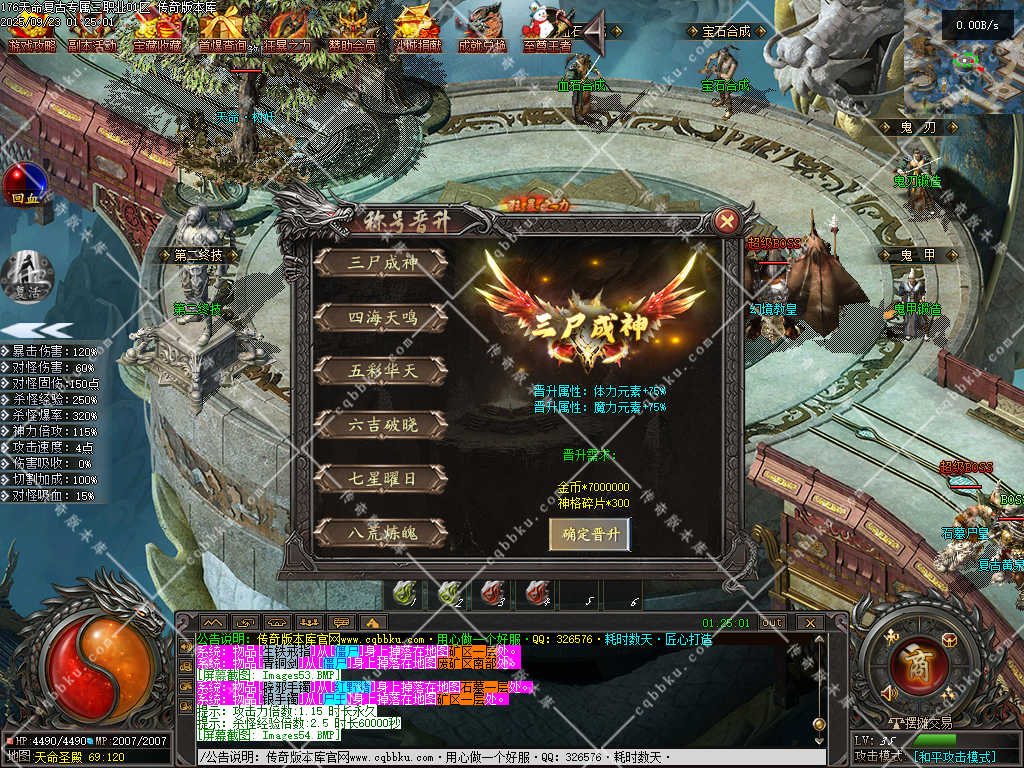Screen dimensions: 1024x768
Task: Close the title promotion window
Action: (x=727, y=220)
